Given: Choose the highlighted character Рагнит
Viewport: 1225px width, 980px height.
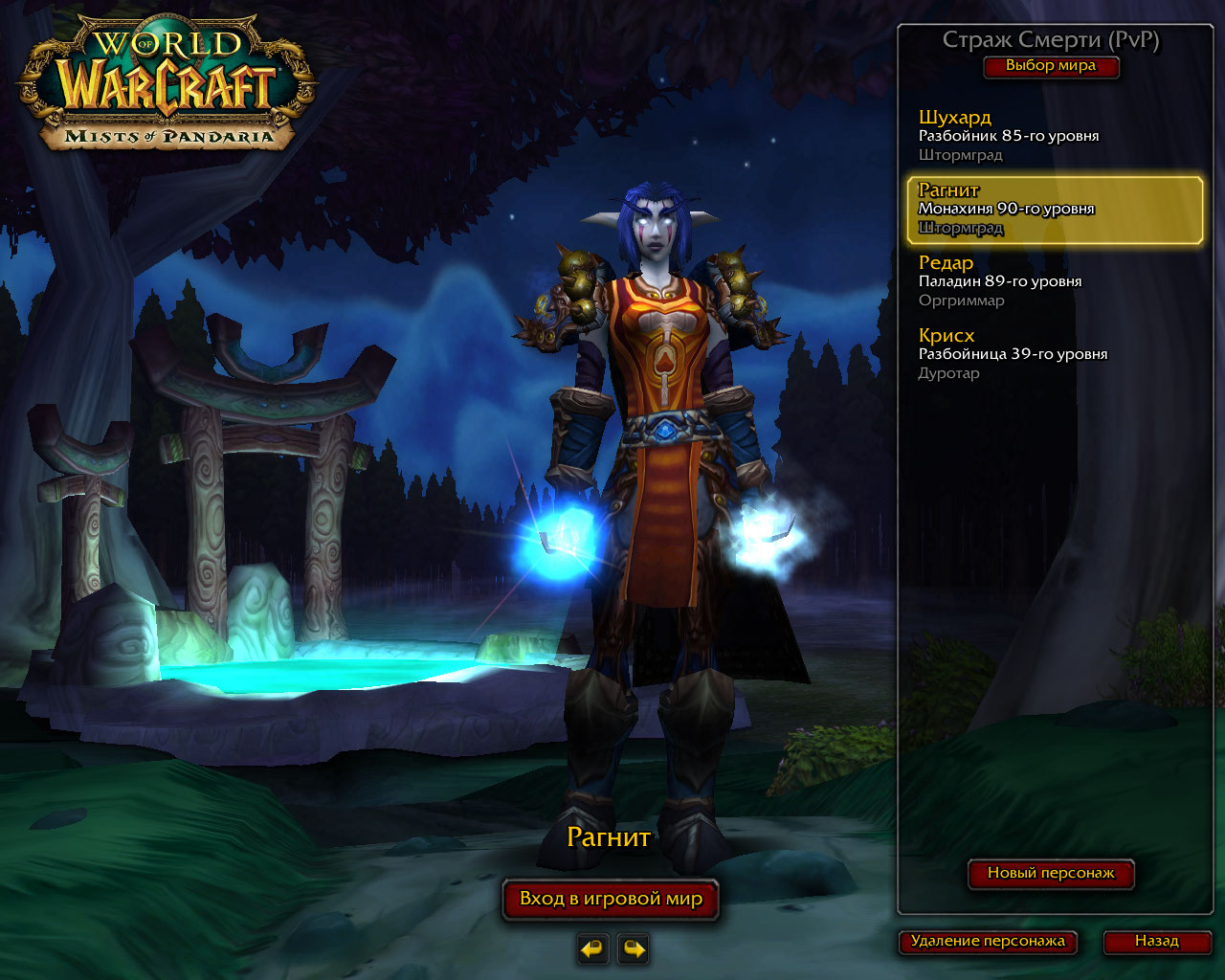Looking at the screenshot, I should coord(1055,209).
